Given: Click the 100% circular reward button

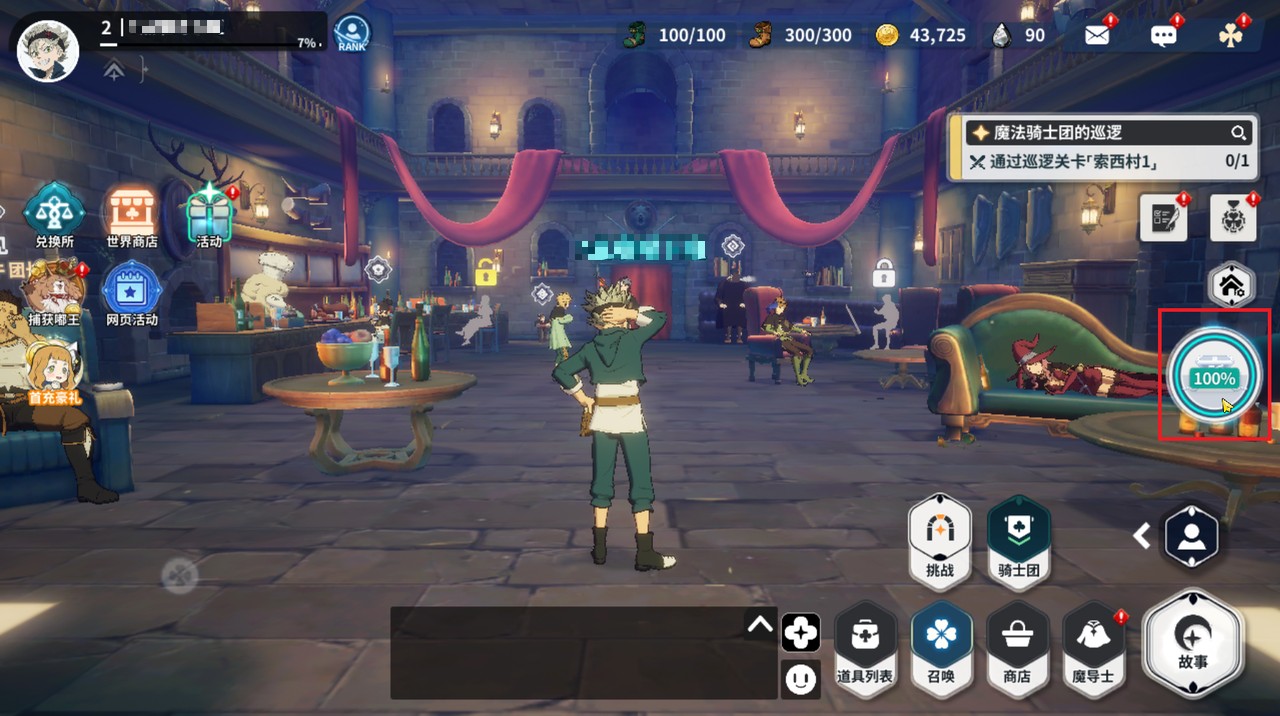Looking at the screenshot, I should 1214,375.
